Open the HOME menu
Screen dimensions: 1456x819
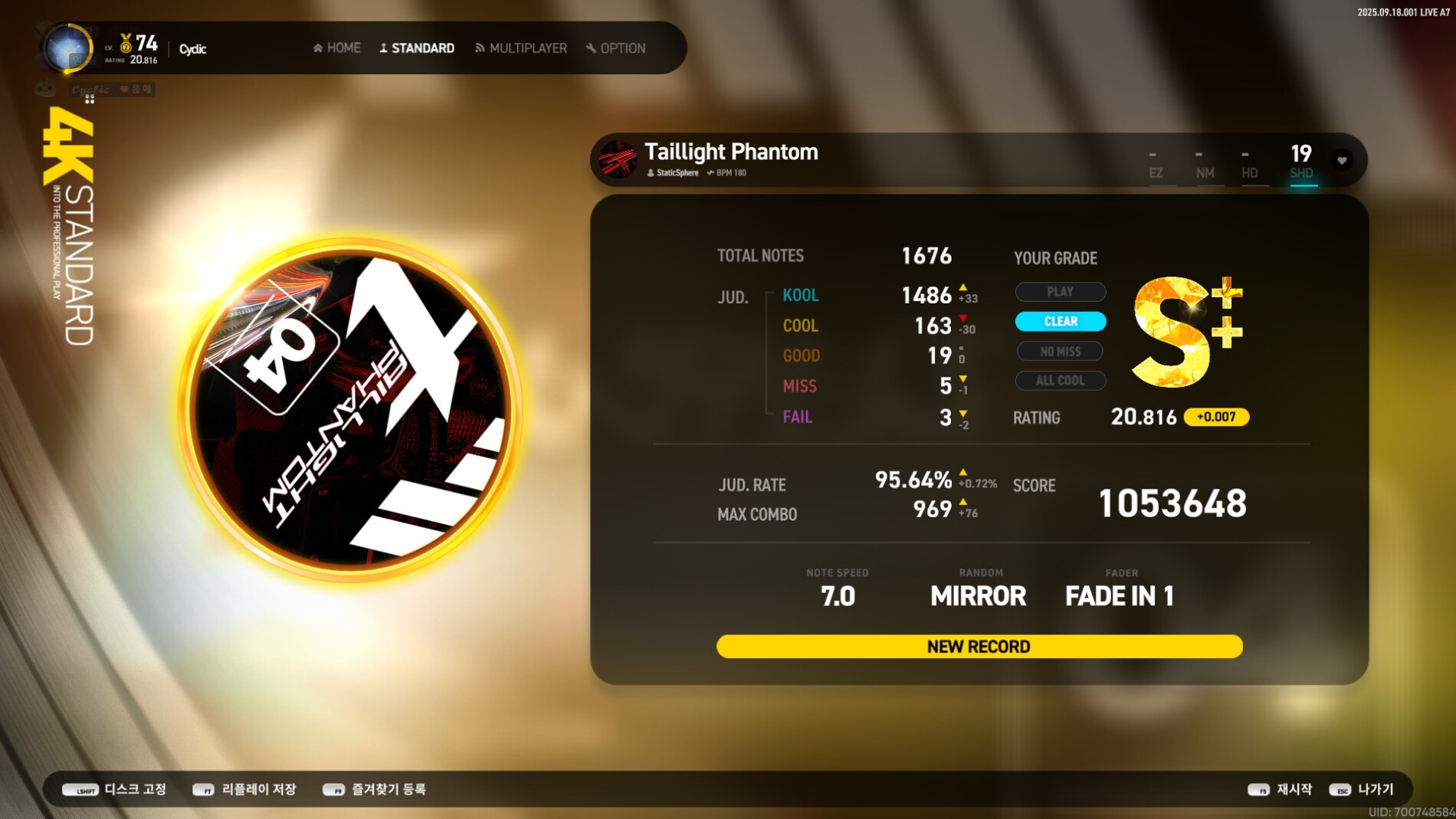[337, 48]
